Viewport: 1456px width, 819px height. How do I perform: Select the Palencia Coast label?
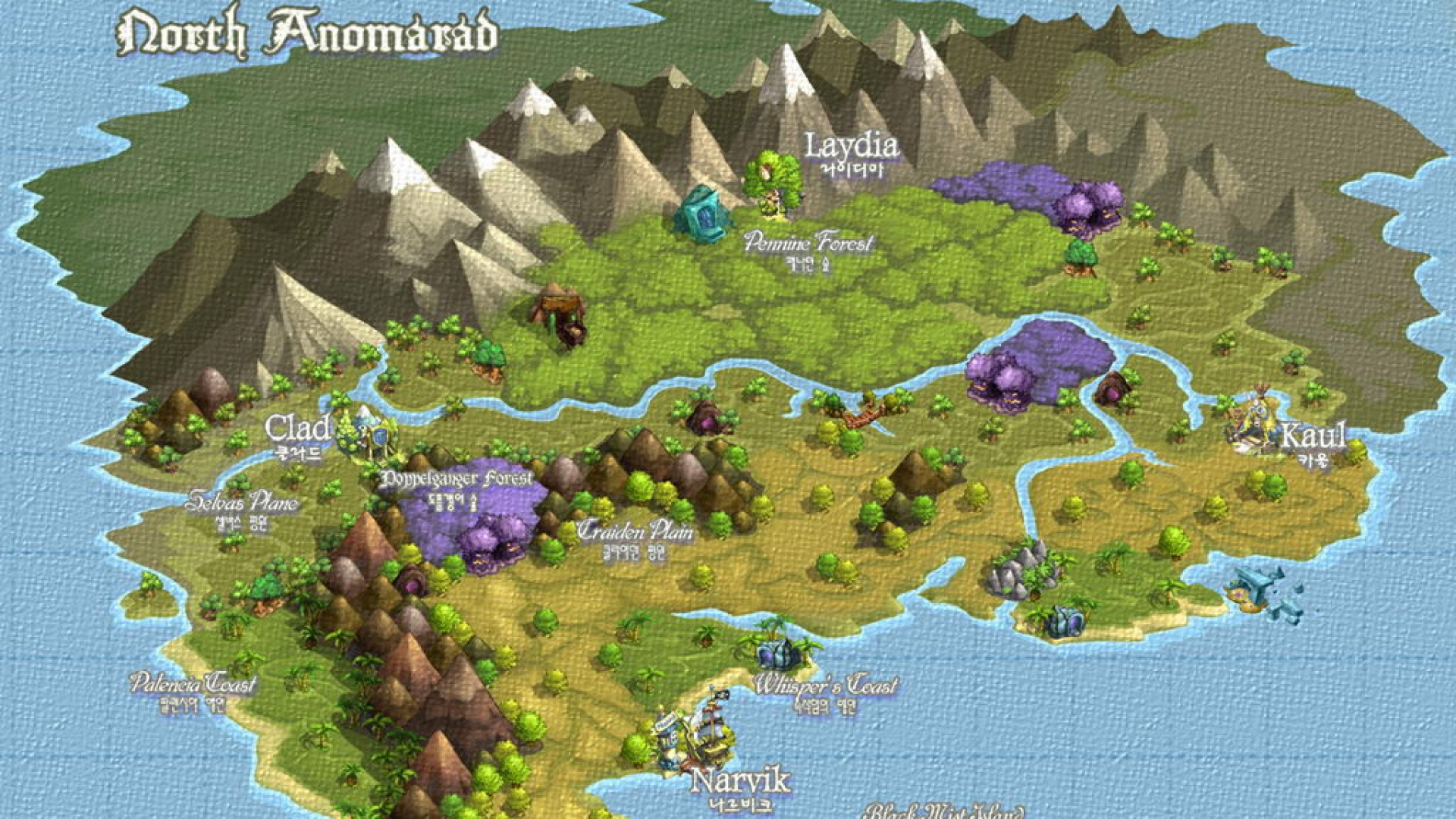click(193, 683)
